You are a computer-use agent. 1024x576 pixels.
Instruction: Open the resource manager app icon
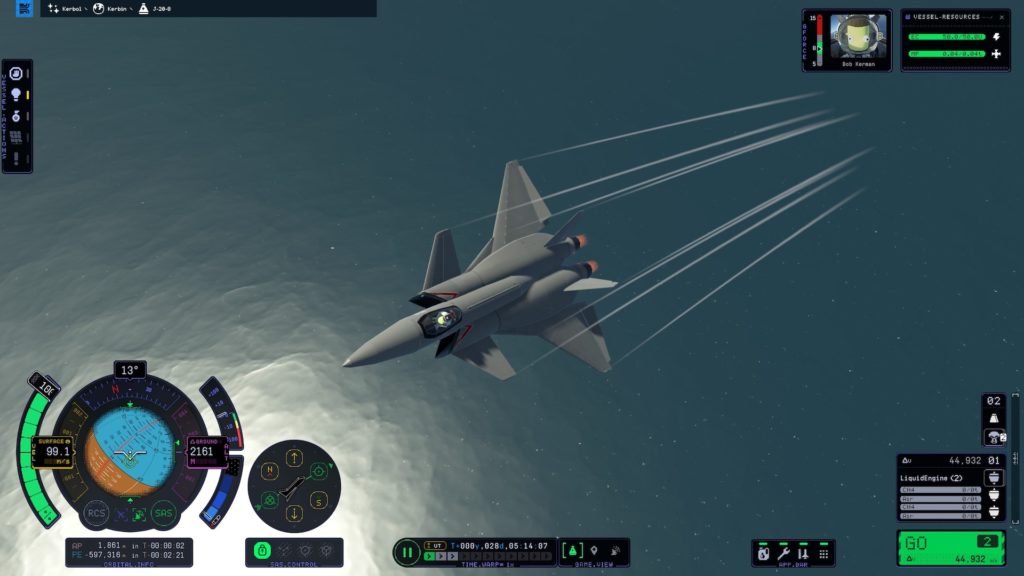coord(764,552)
